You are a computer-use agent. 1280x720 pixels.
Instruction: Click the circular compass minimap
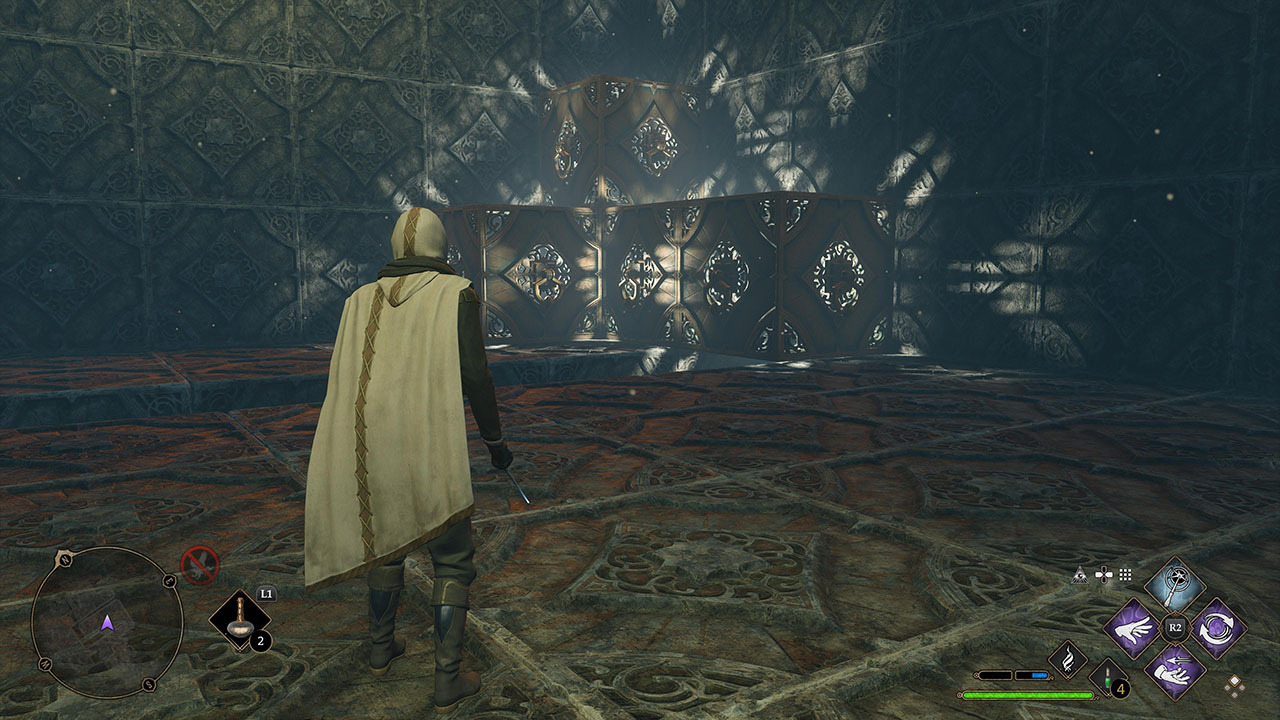[107, 623]
